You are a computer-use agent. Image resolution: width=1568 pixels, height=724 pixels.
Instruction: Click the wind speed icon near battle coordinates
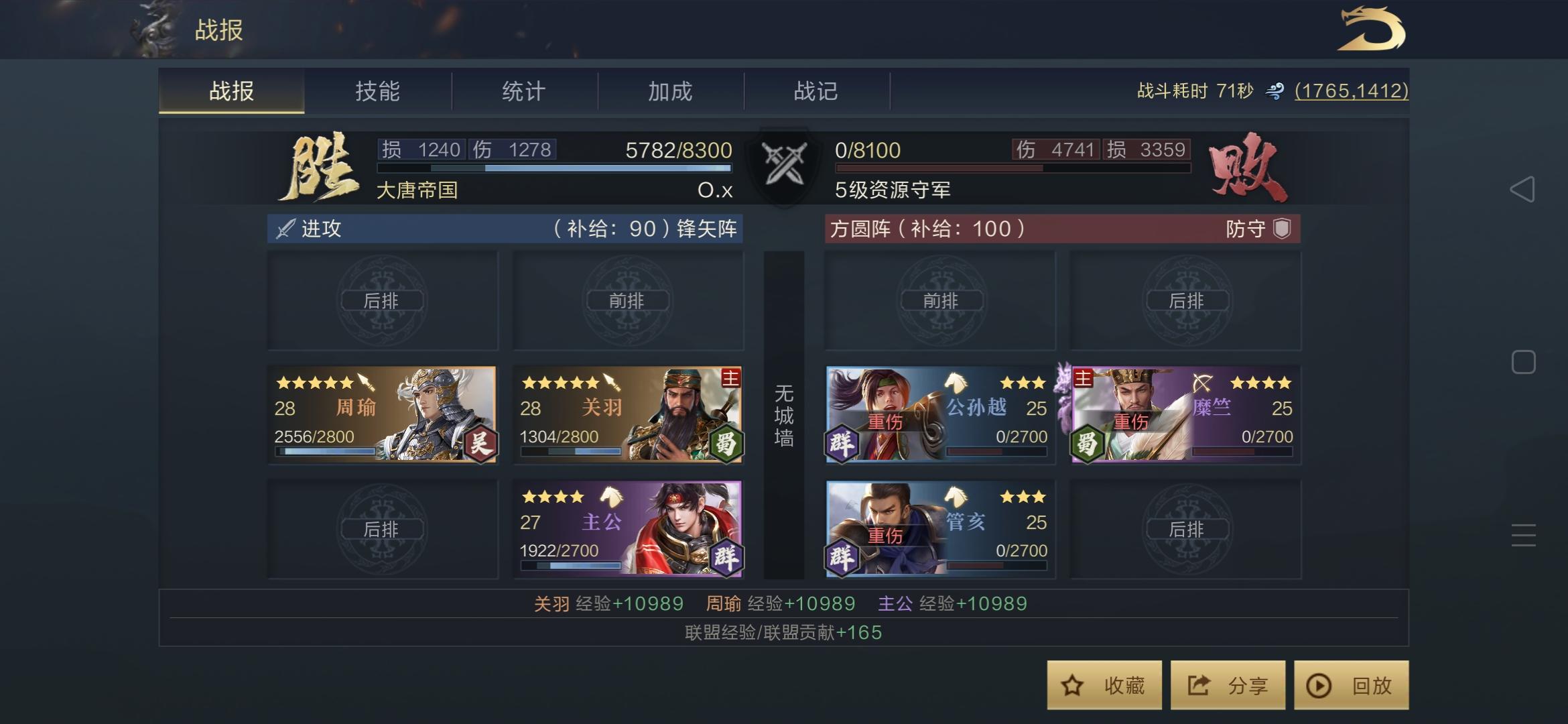pos(1275,90)
